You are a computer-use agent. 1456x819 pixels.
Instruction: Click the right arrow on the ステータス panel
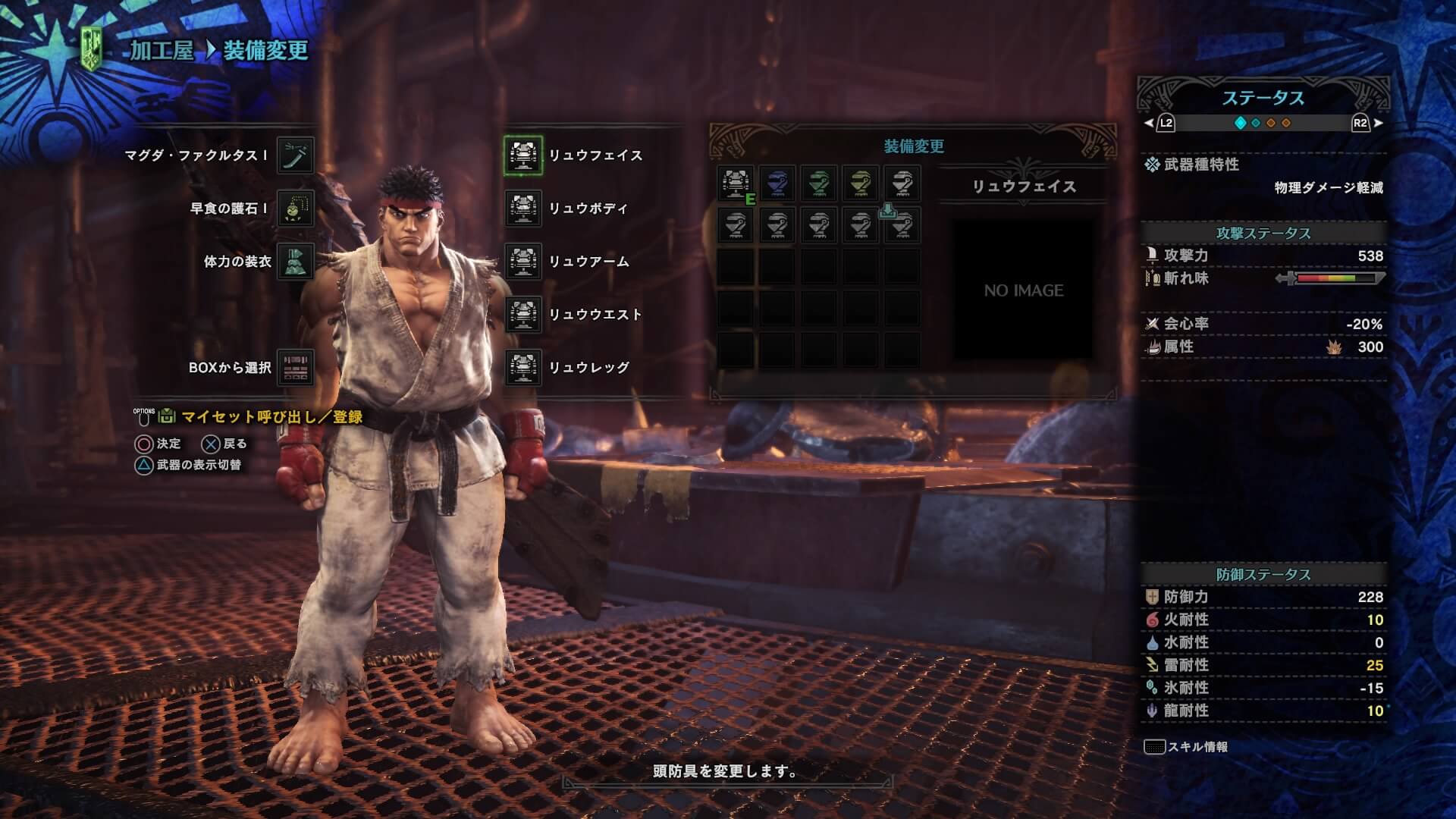(x=1378, y=123)
